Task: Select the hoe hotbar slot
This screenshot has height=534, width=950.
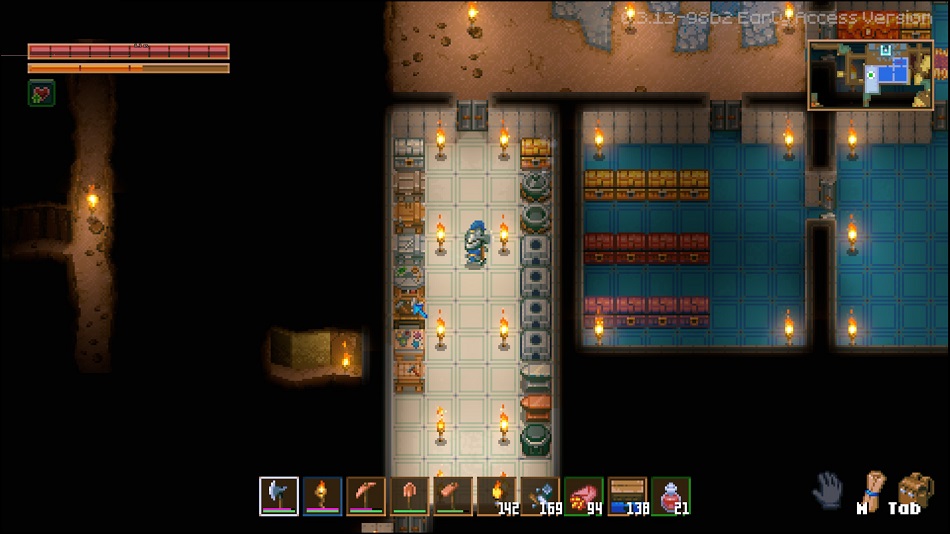Action: tap(453, 496)
